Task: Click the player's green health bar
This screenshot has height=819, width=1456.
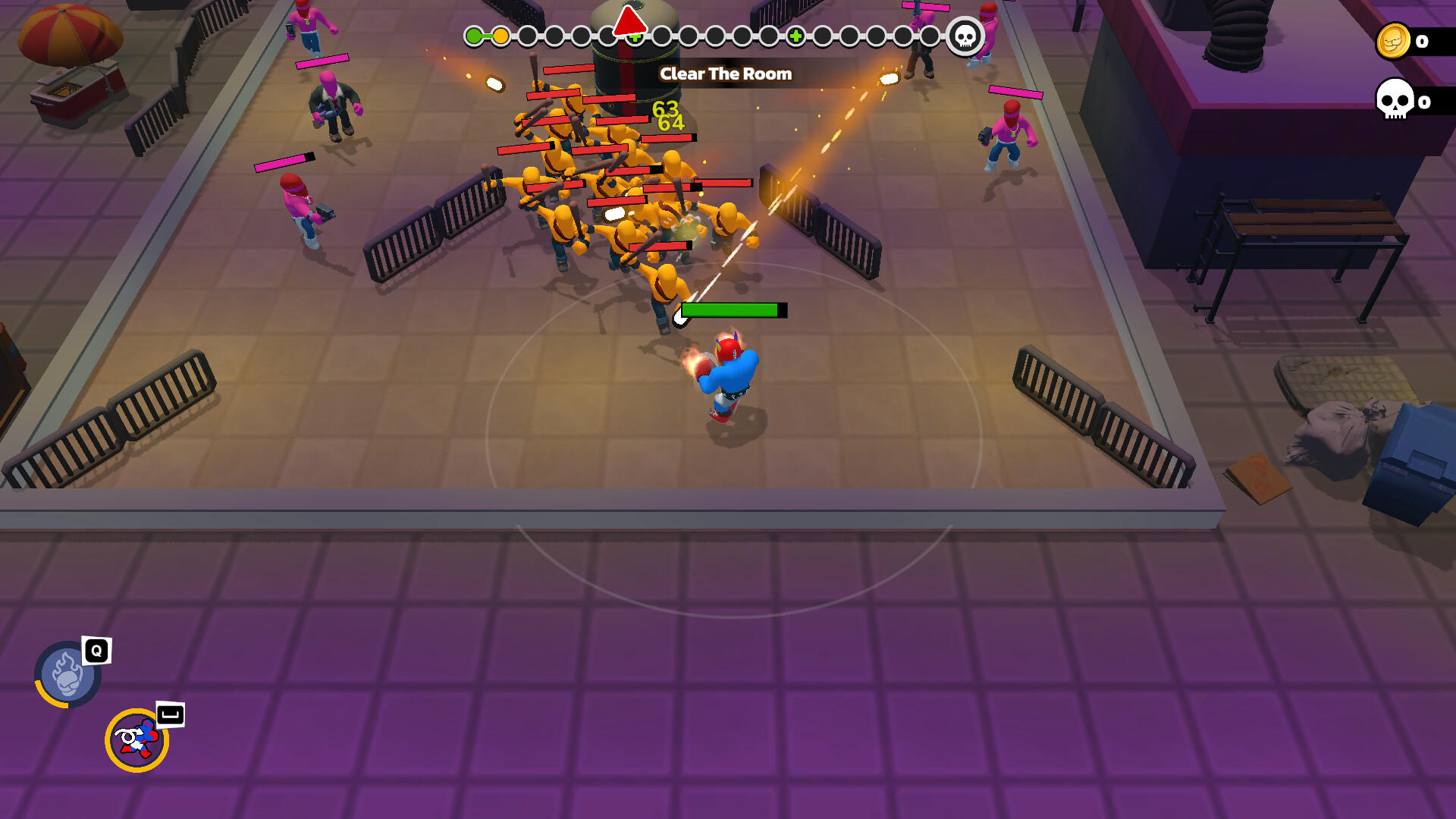Action: [730, 309]
